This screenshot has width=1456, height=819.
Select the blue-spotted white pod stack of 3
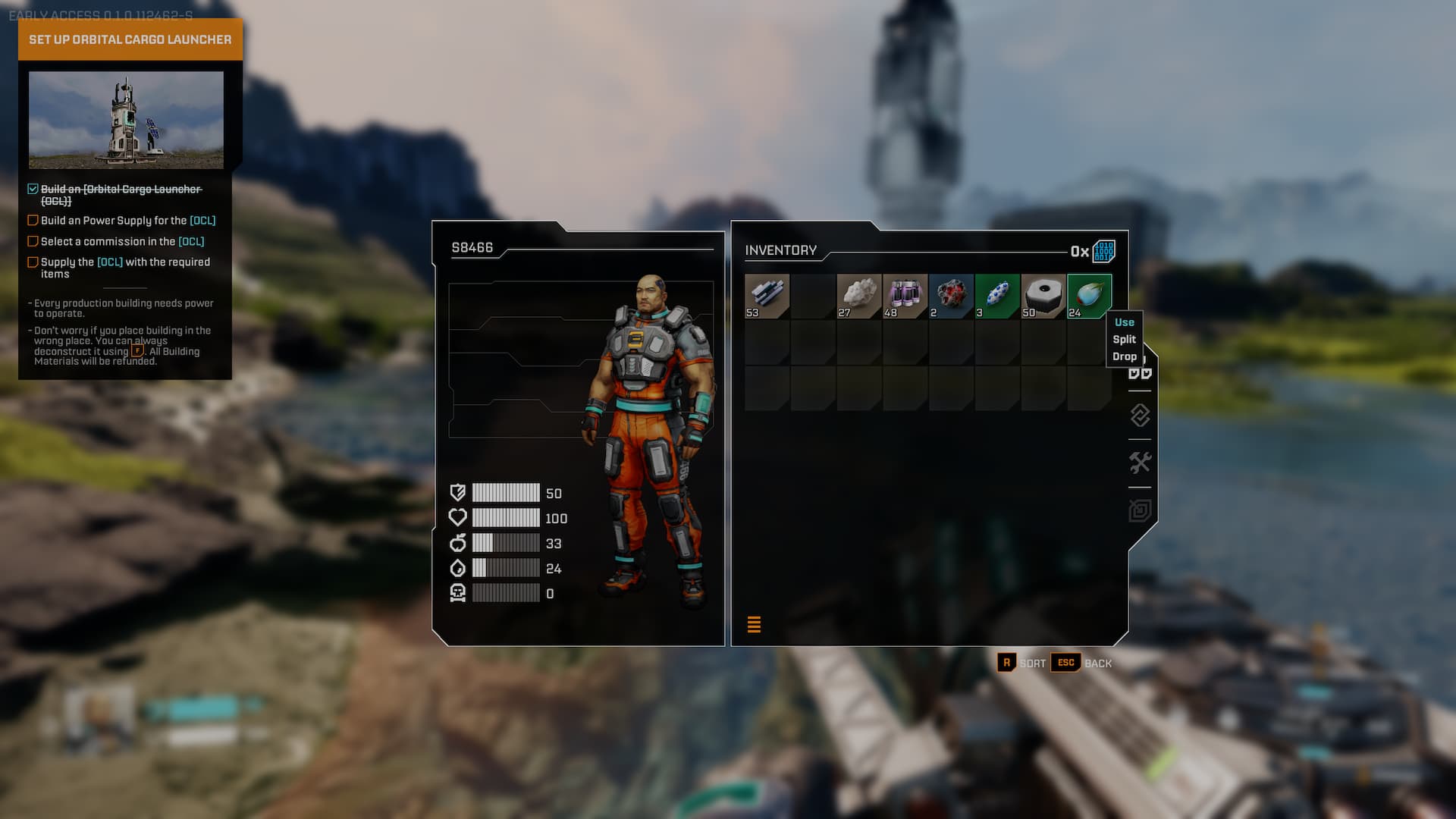[x=997, y=296]
